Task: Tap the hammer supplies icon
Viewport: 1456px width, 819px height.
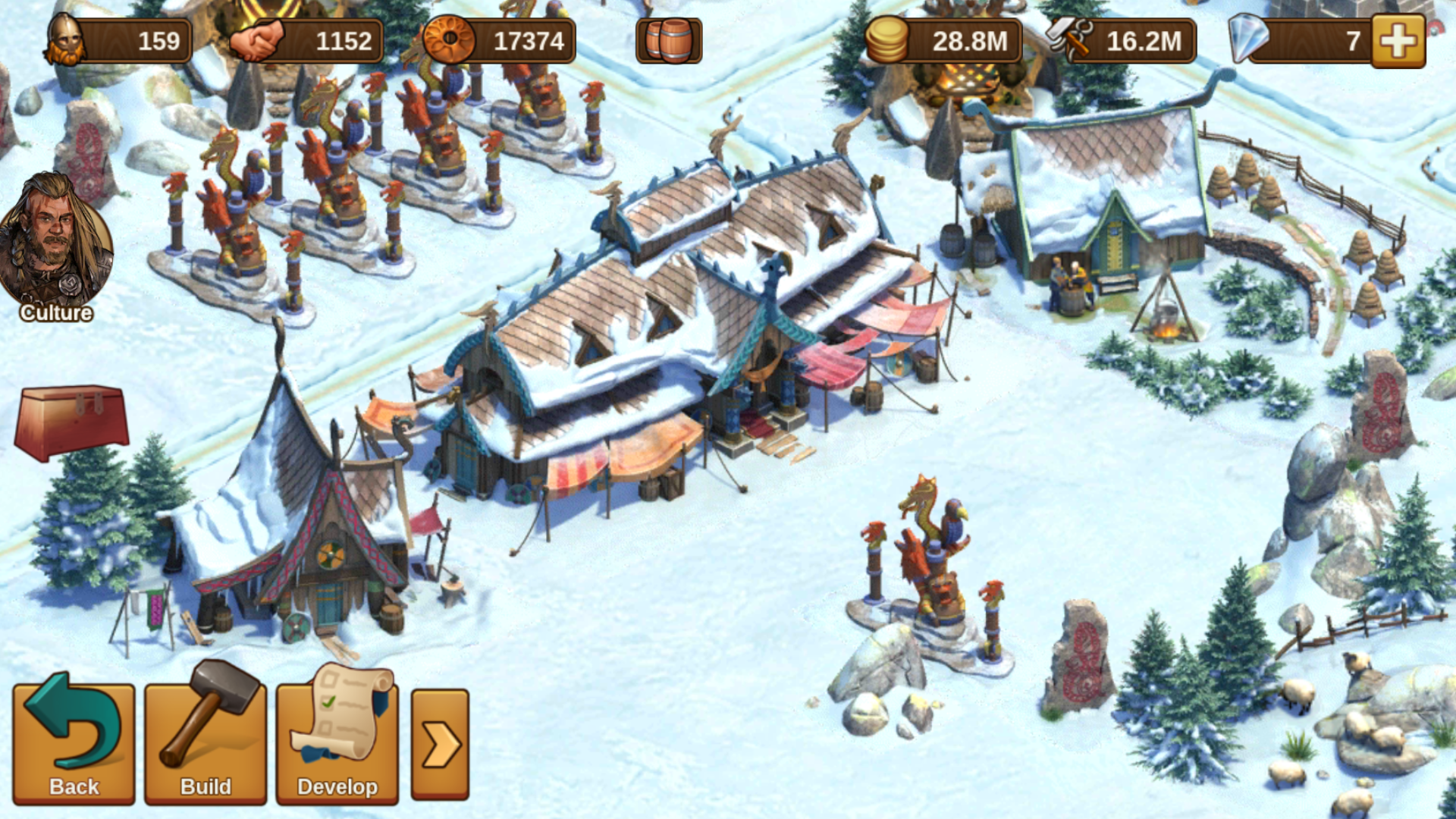Action: [x=1069, y=39]
